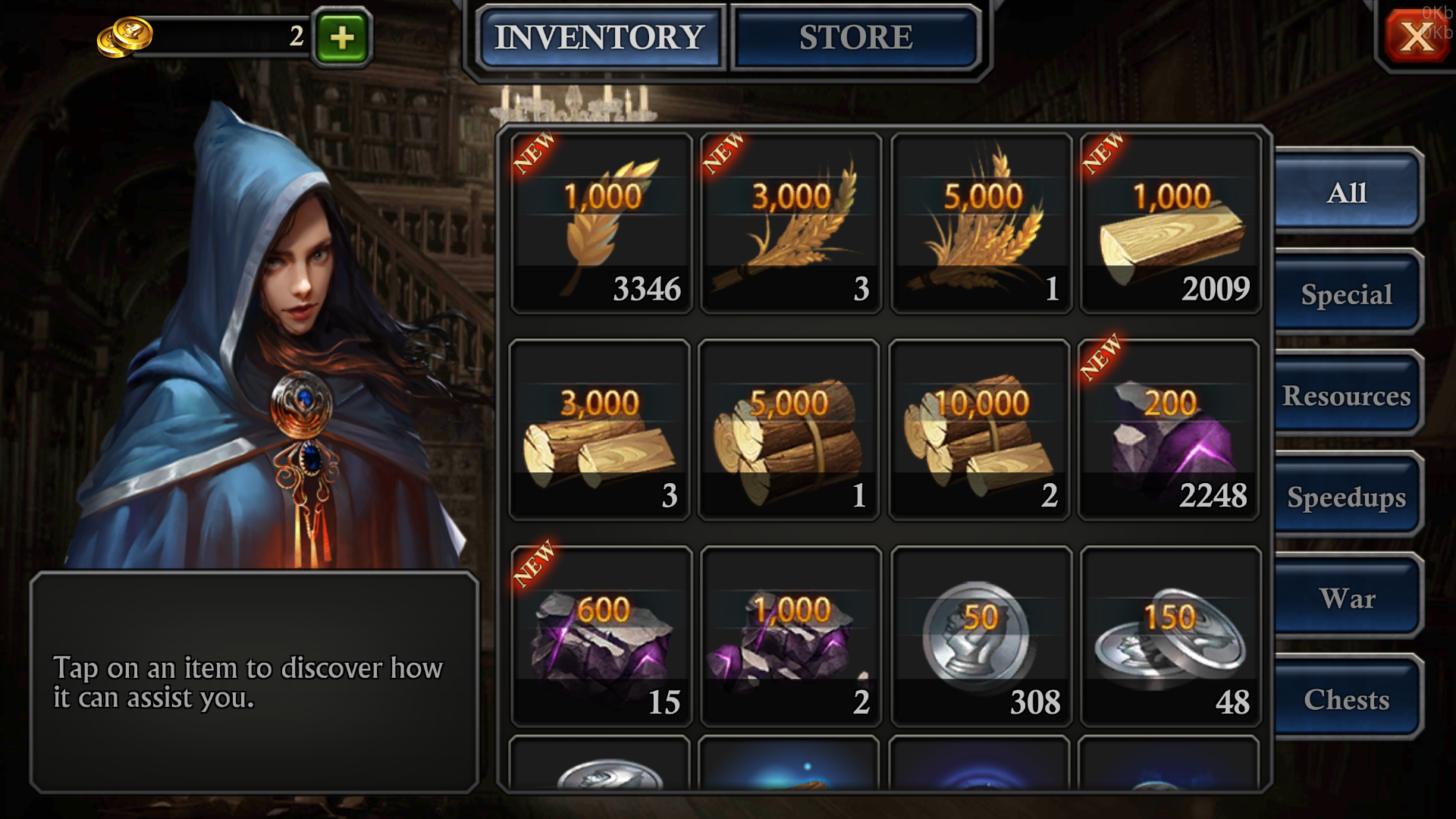The image size is (1456, 819).
Task: Select the 1,000 food item
Action: pyautogui.click(x=601, y=224)
